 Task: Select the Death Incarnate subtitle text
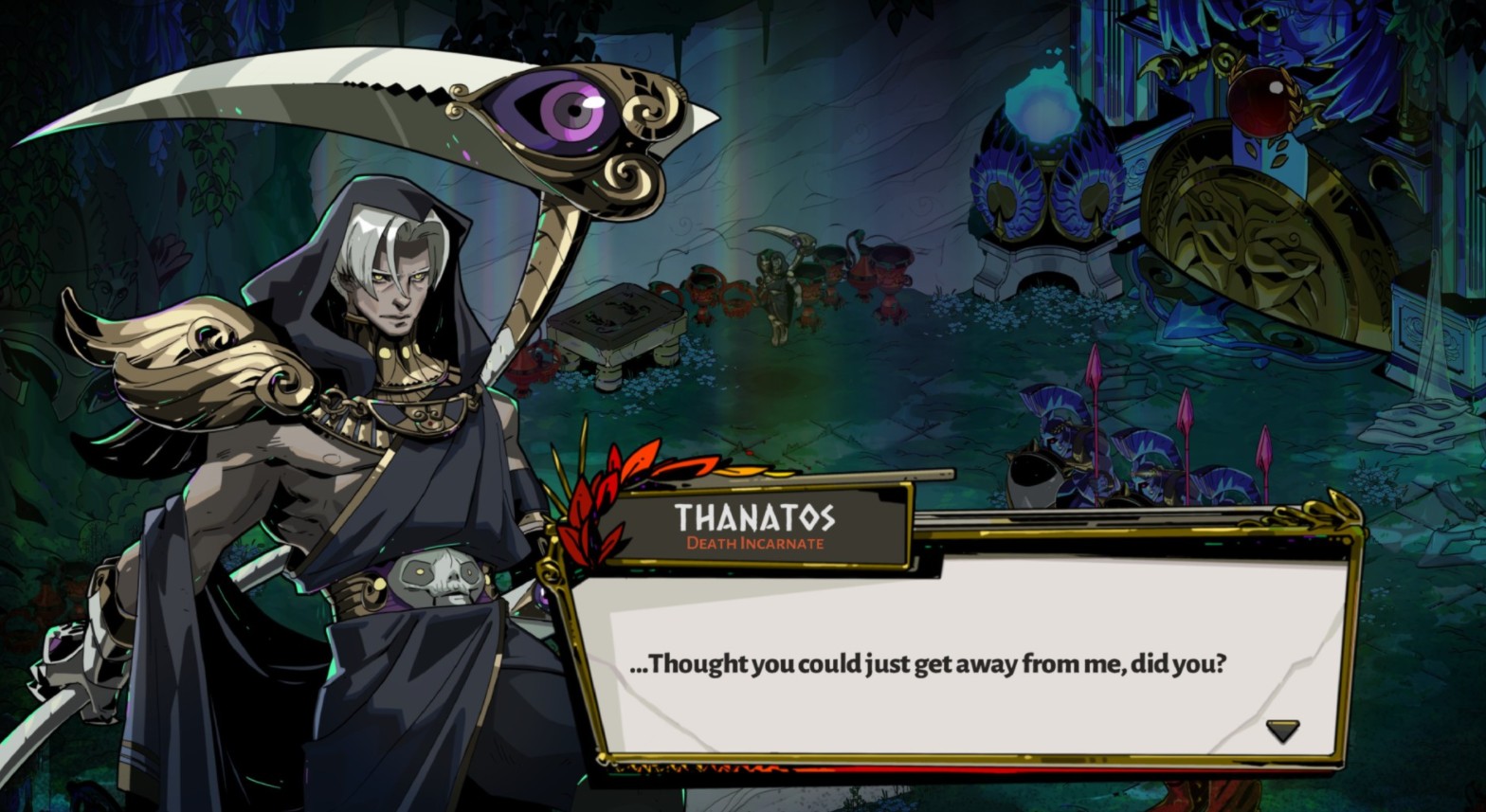758,545
